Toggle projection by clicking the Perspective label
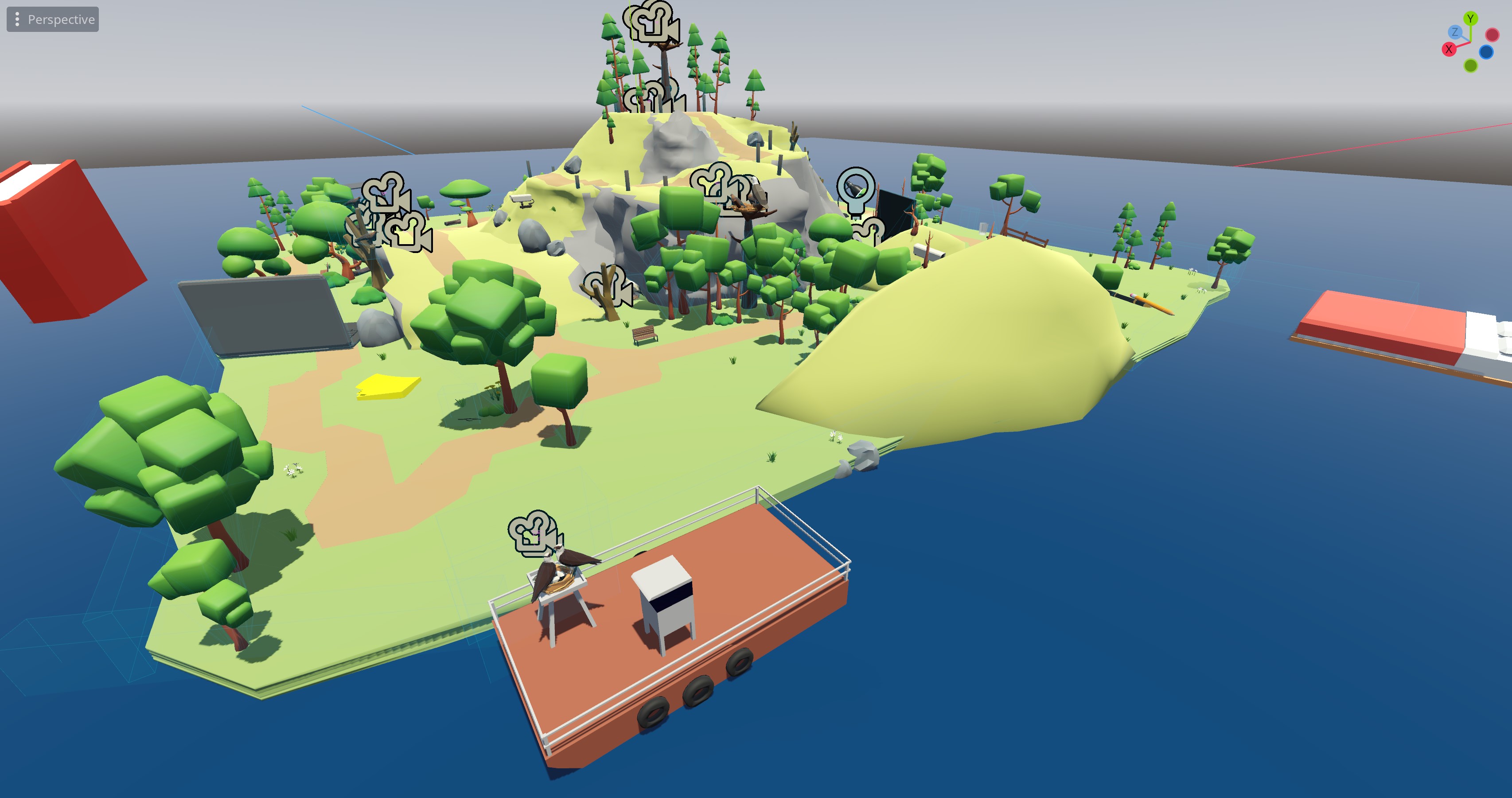 61,19
